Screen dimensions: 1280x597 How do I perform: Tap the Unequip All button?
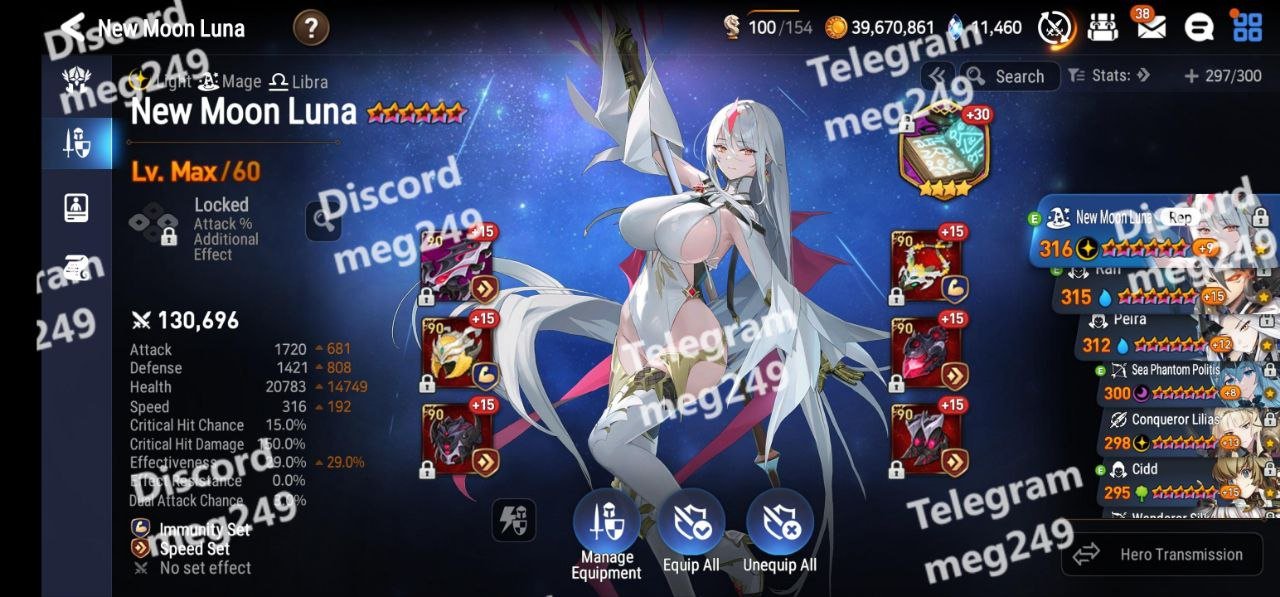(779, 535)
